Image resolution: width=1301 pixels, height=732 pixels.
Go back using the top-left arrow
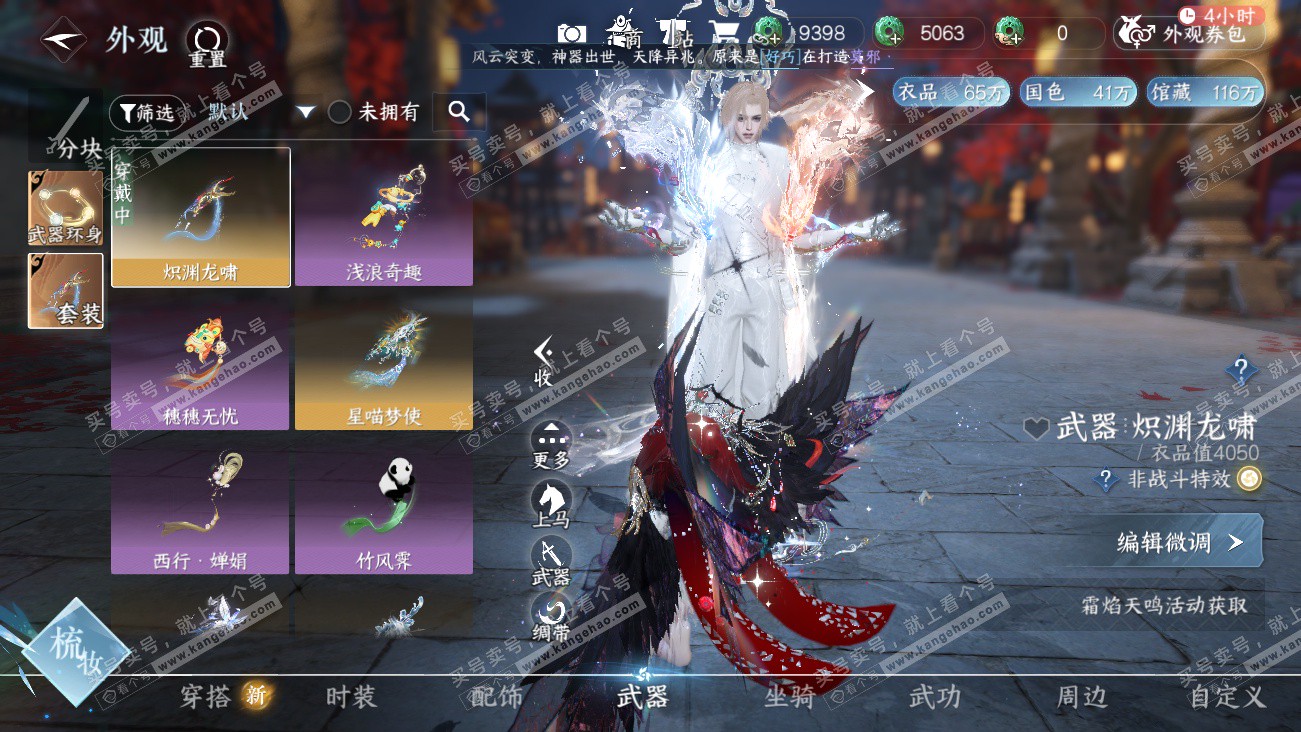click(x=63, y=39)
